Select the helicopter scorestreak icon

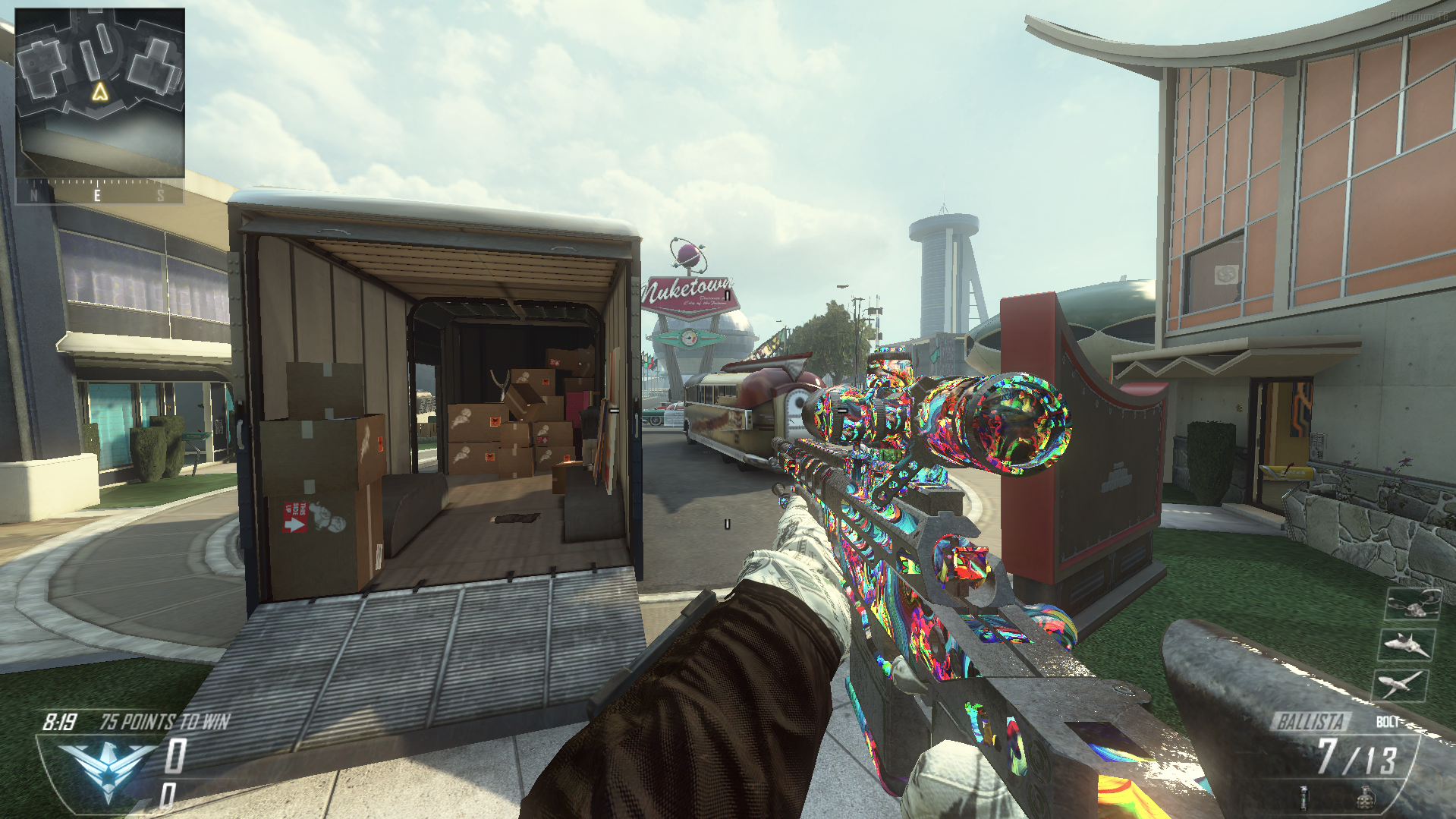[x=1412, y=605]
